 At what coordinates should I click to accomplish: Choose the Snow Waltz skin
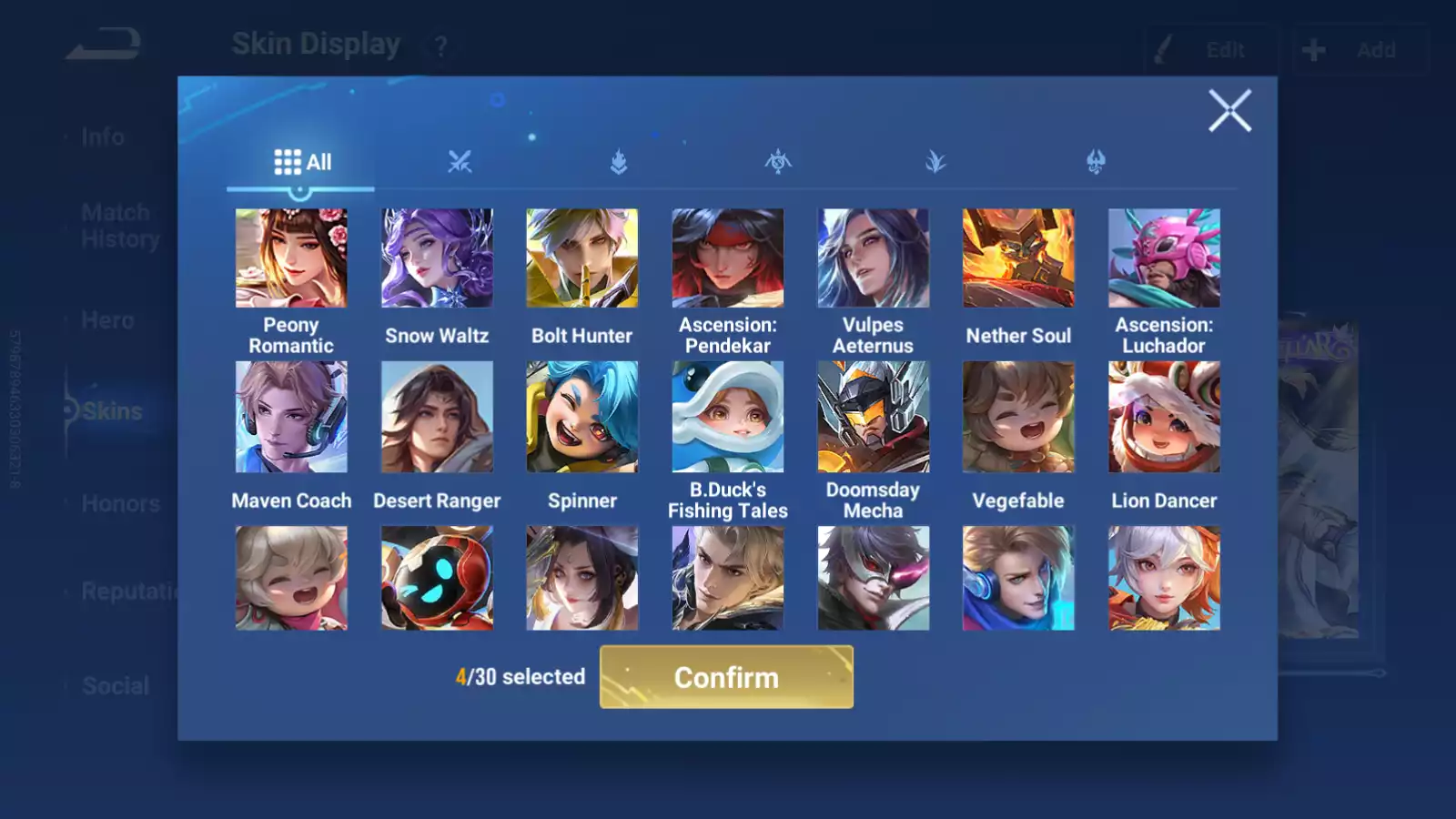pyautogui.click(x=437, y=258)
